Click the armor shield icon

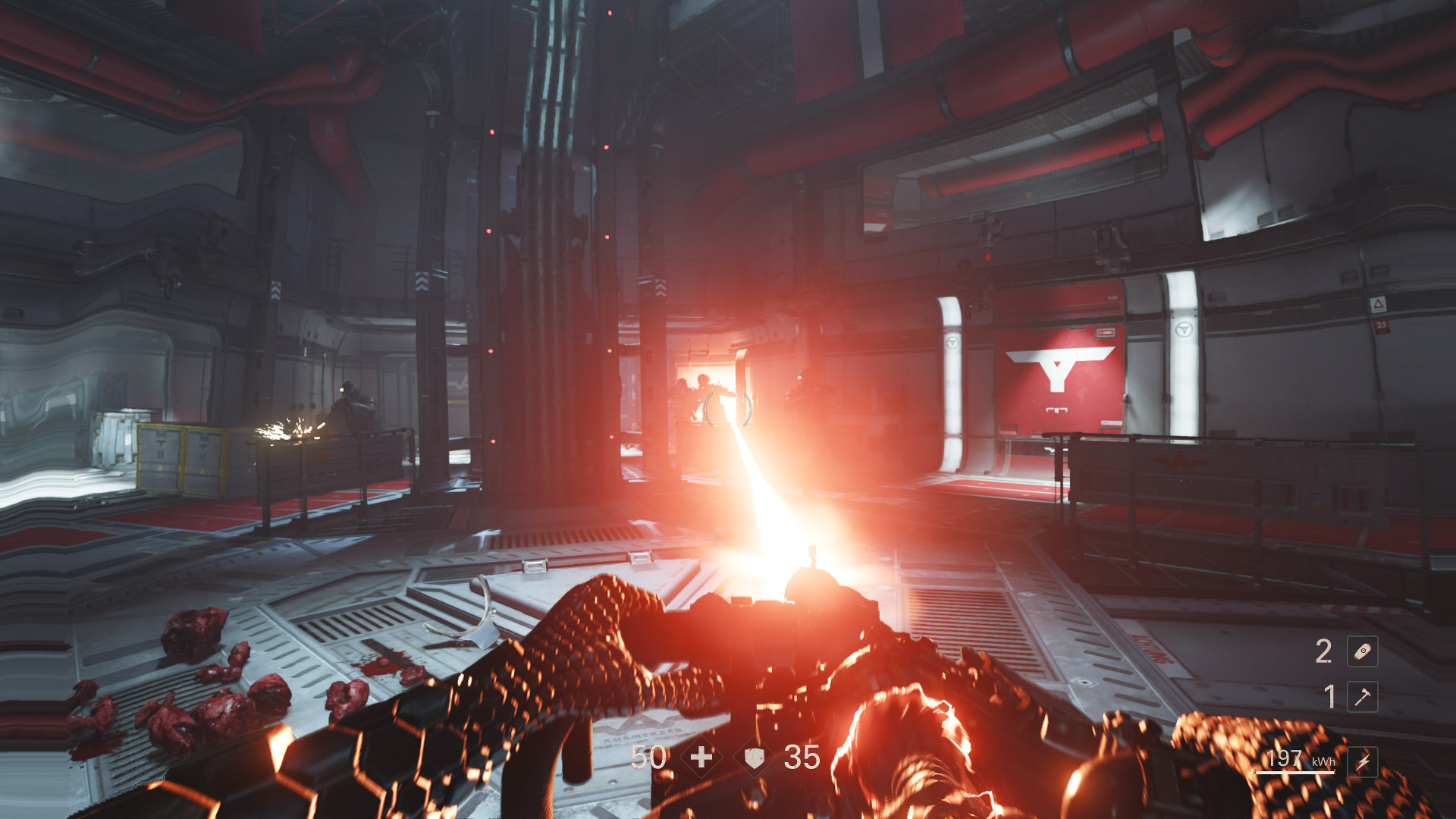(x=754, y=758)
